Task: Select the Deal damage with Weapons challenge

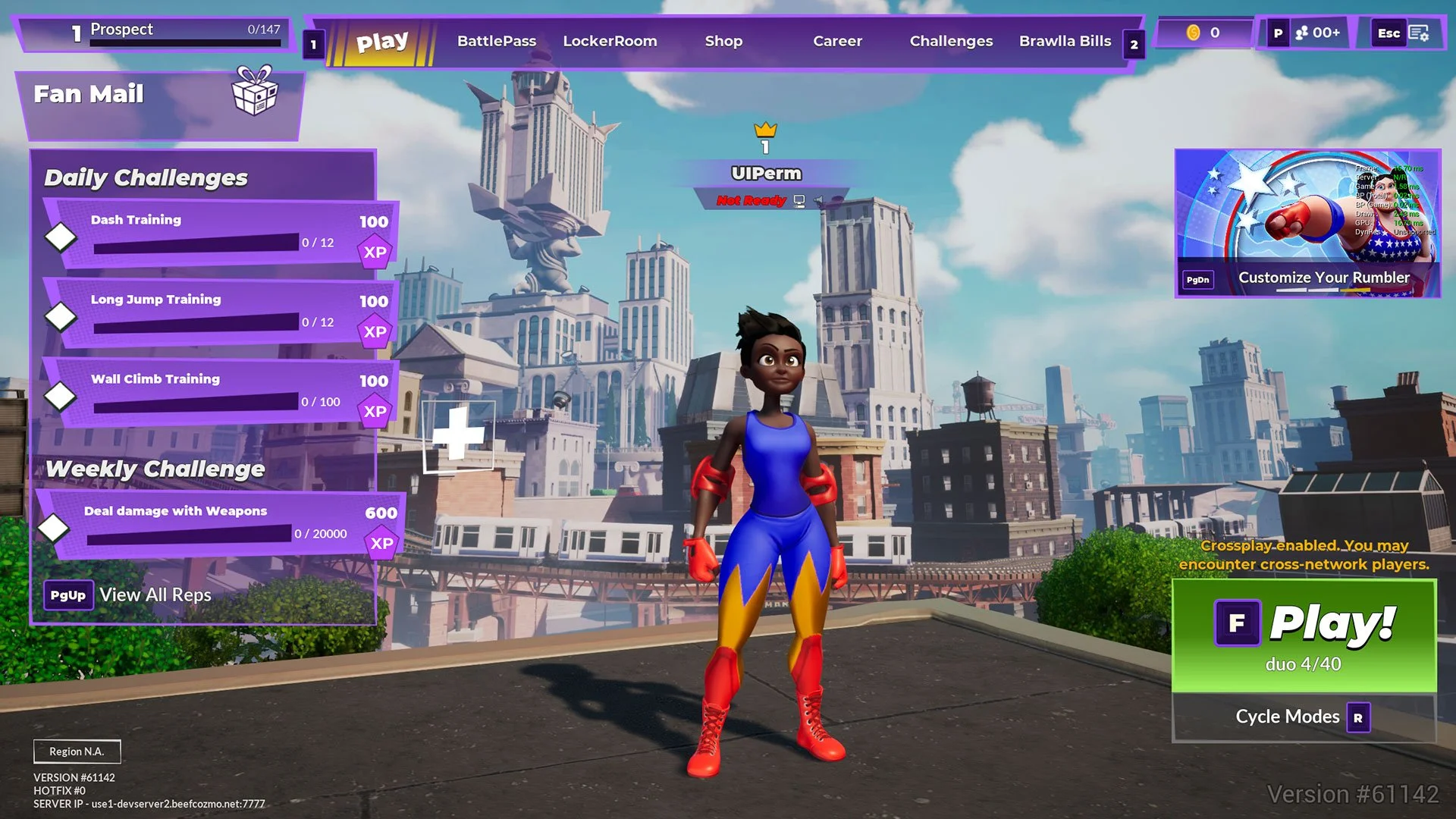Action: (220, 525)
